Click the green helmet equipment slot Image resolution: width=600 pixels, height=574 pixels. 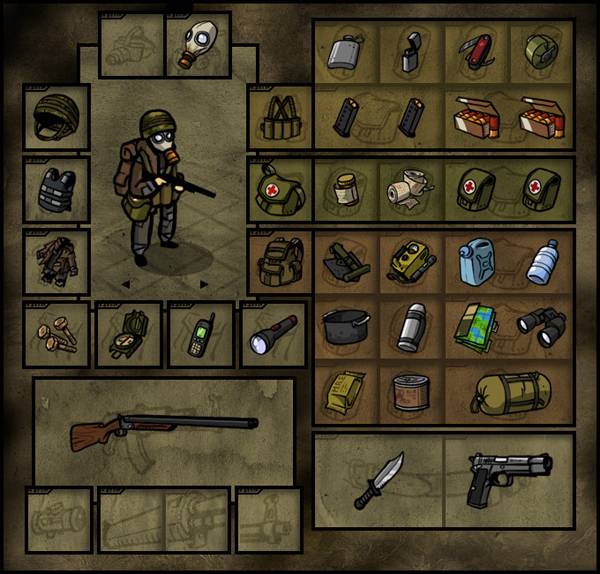pyautogui.click(x=56, y=117)
